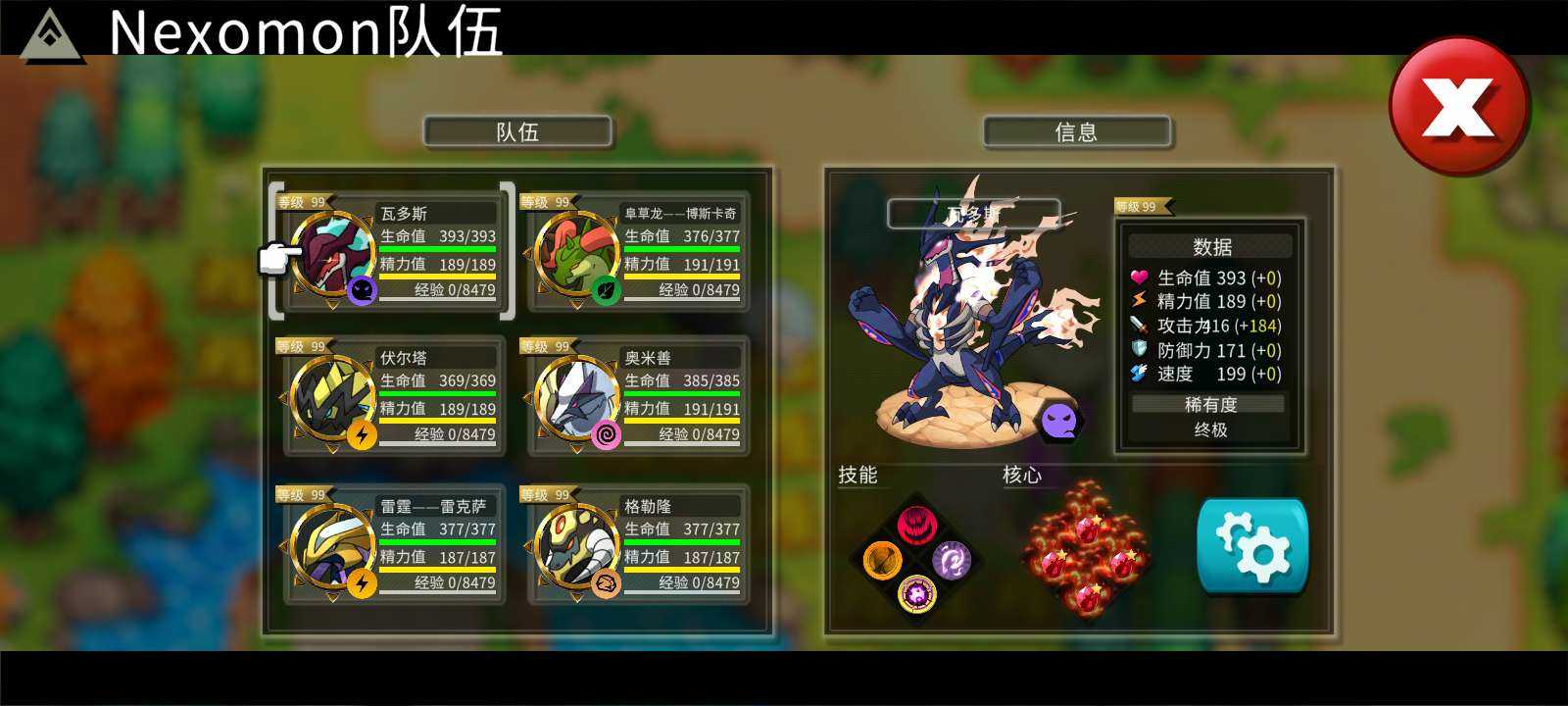Select 瓦多斯 in the team list

pyautogui.click(x=394, y=252)
